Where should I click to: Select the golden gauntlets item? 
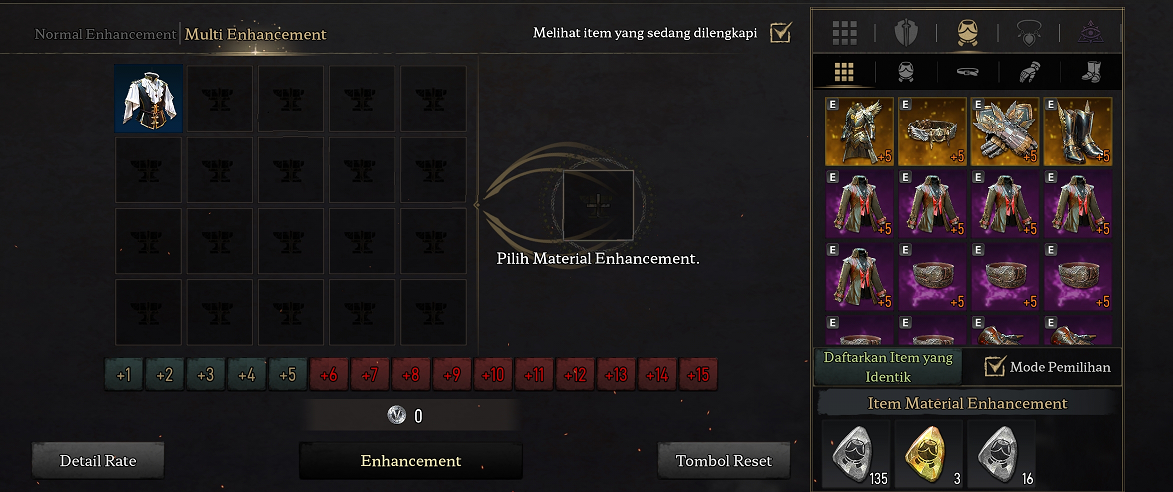click(x=1005, y=131)
